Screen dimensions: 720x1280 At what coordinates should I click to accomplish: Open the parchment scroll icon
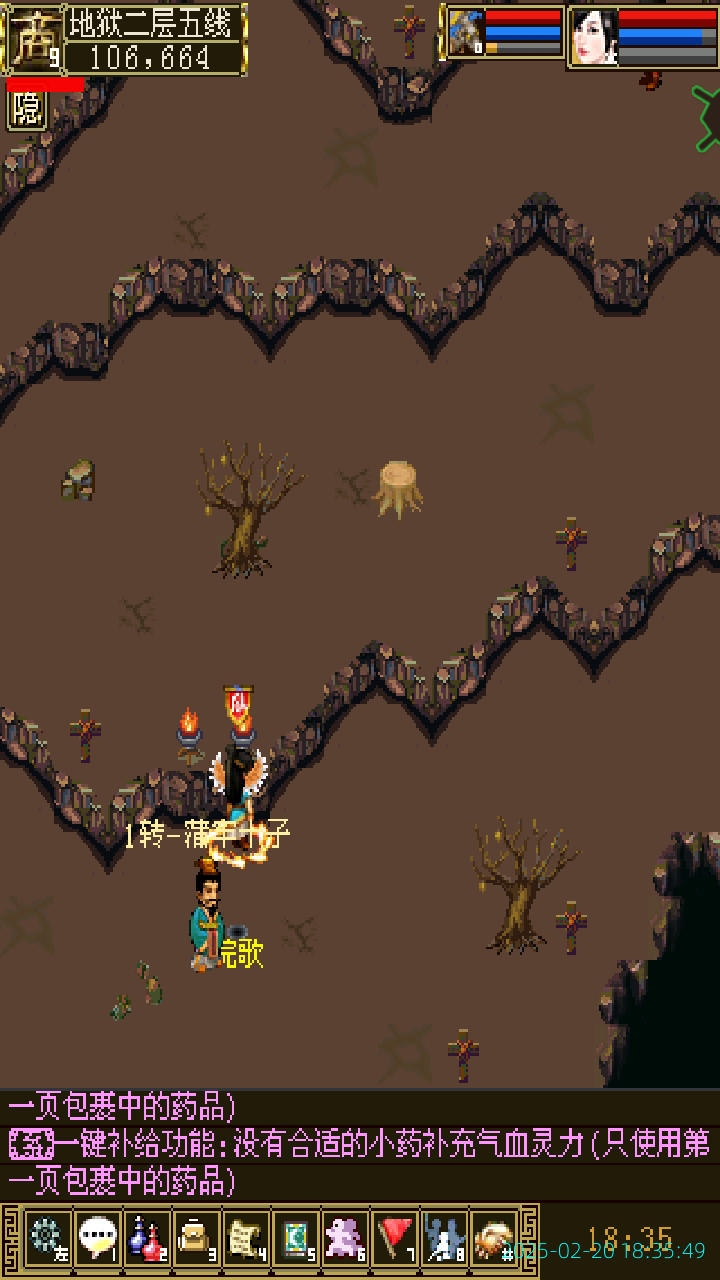pyautogui.click(x=246, y=1238)
